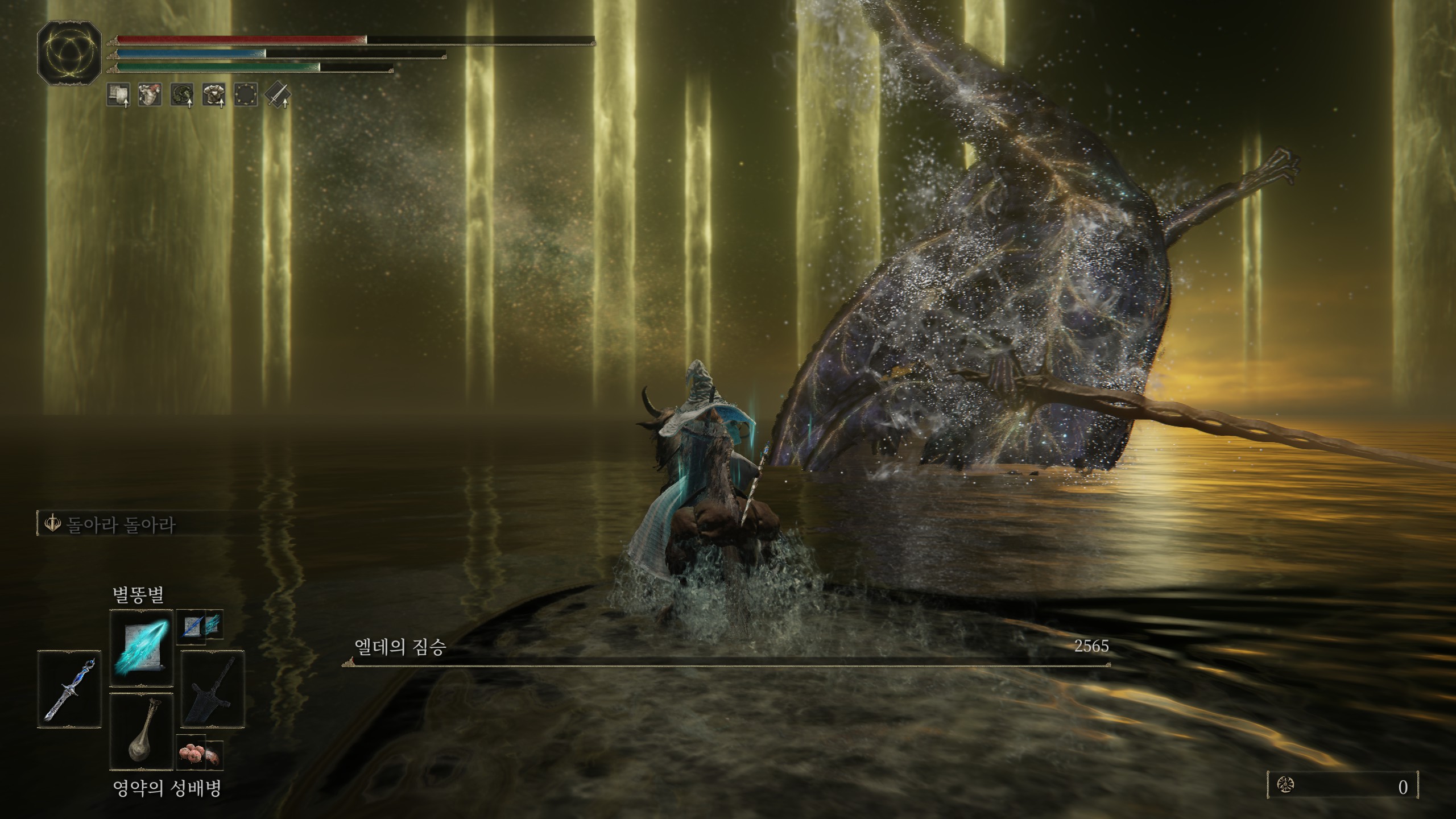The width and height of the screenshot is (1456, 819).
Task: Click the green swirl buff status icon
Action: pyautogui.click(x=182, y=95)
